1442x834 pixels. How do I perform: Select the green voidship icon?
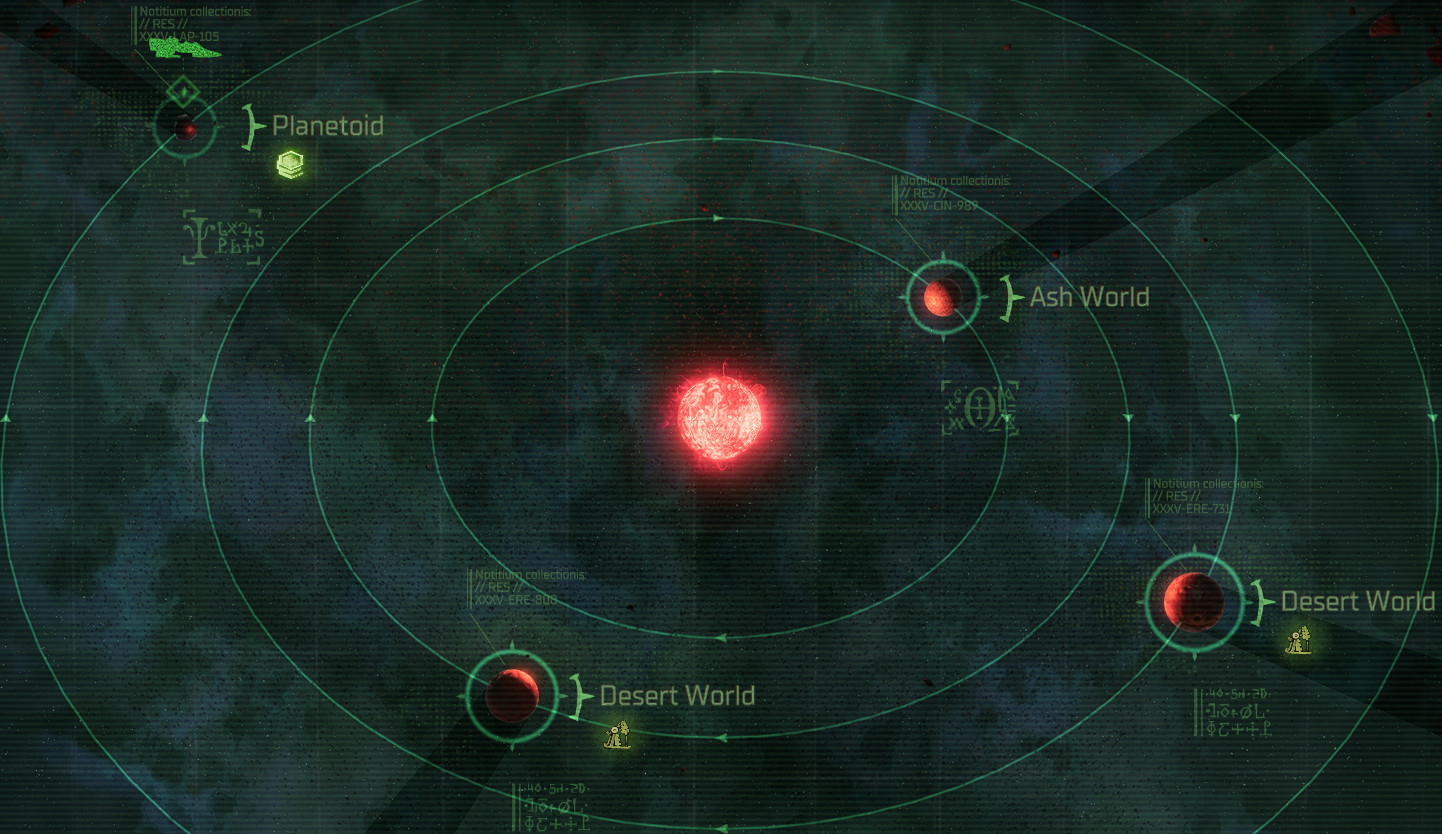pyautogui.click(x=184, y=46)
